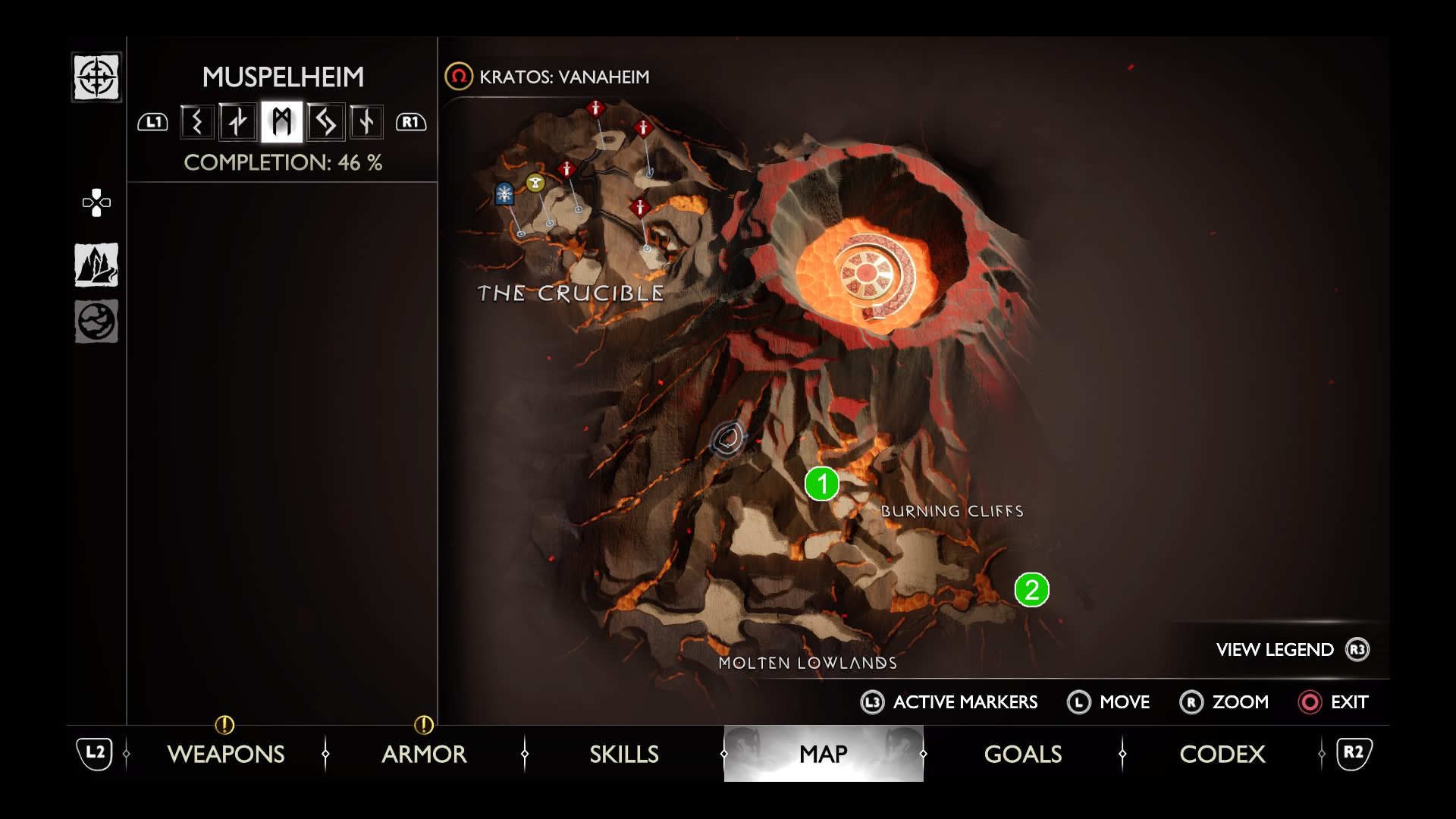
Task: Click the EXIT button
Action: tap(1335, 702)
